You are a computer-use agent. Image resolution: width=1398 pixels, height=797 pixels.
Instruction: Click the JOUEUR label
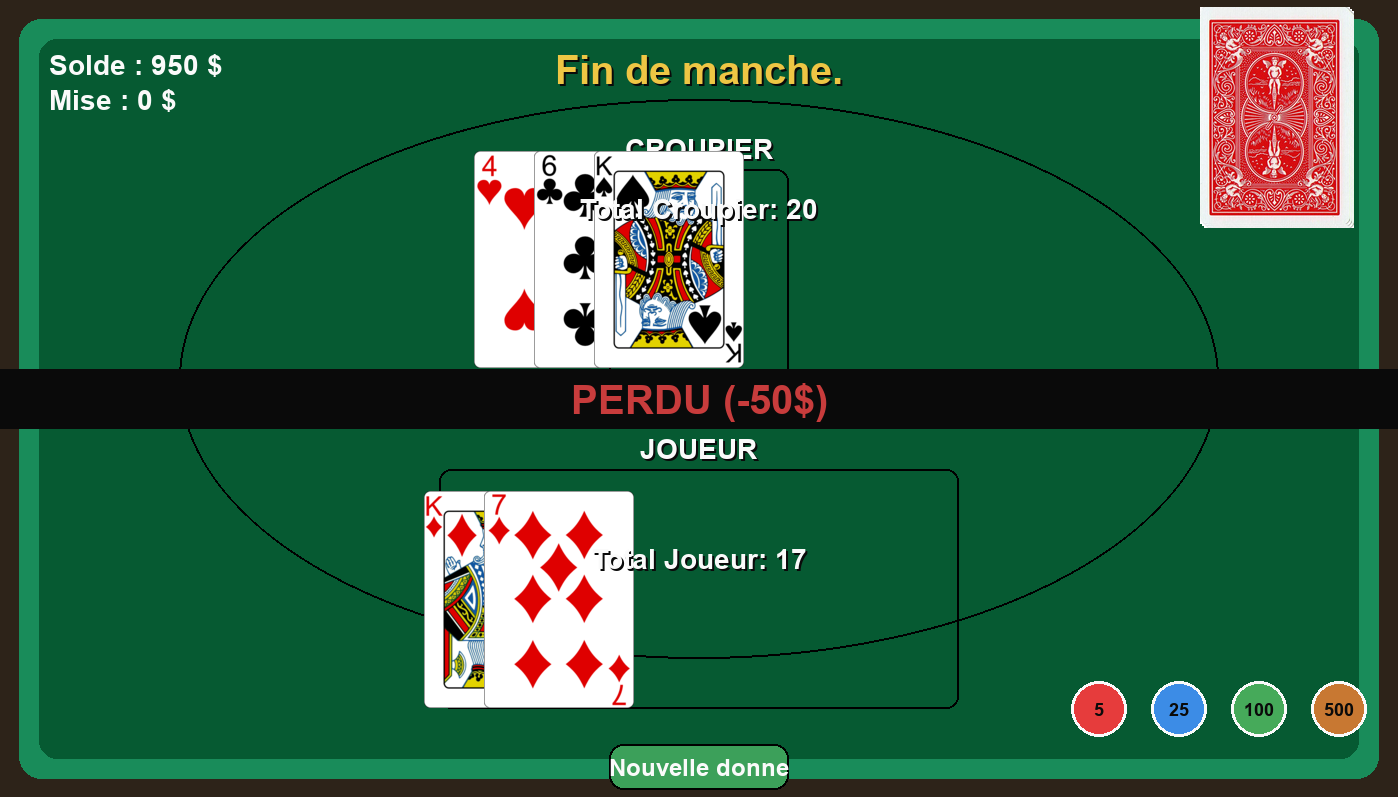pos(699,449)
